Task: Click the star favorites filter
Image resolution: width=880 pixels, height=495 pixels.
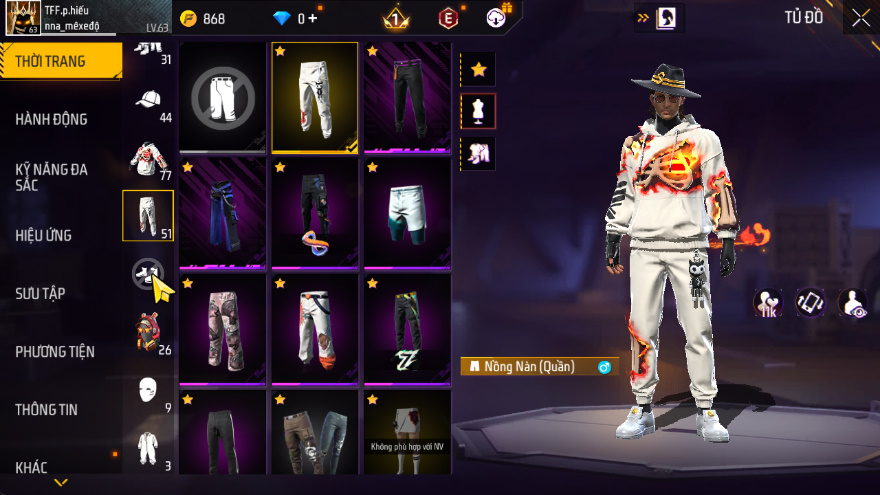Action: coord(478,69)
